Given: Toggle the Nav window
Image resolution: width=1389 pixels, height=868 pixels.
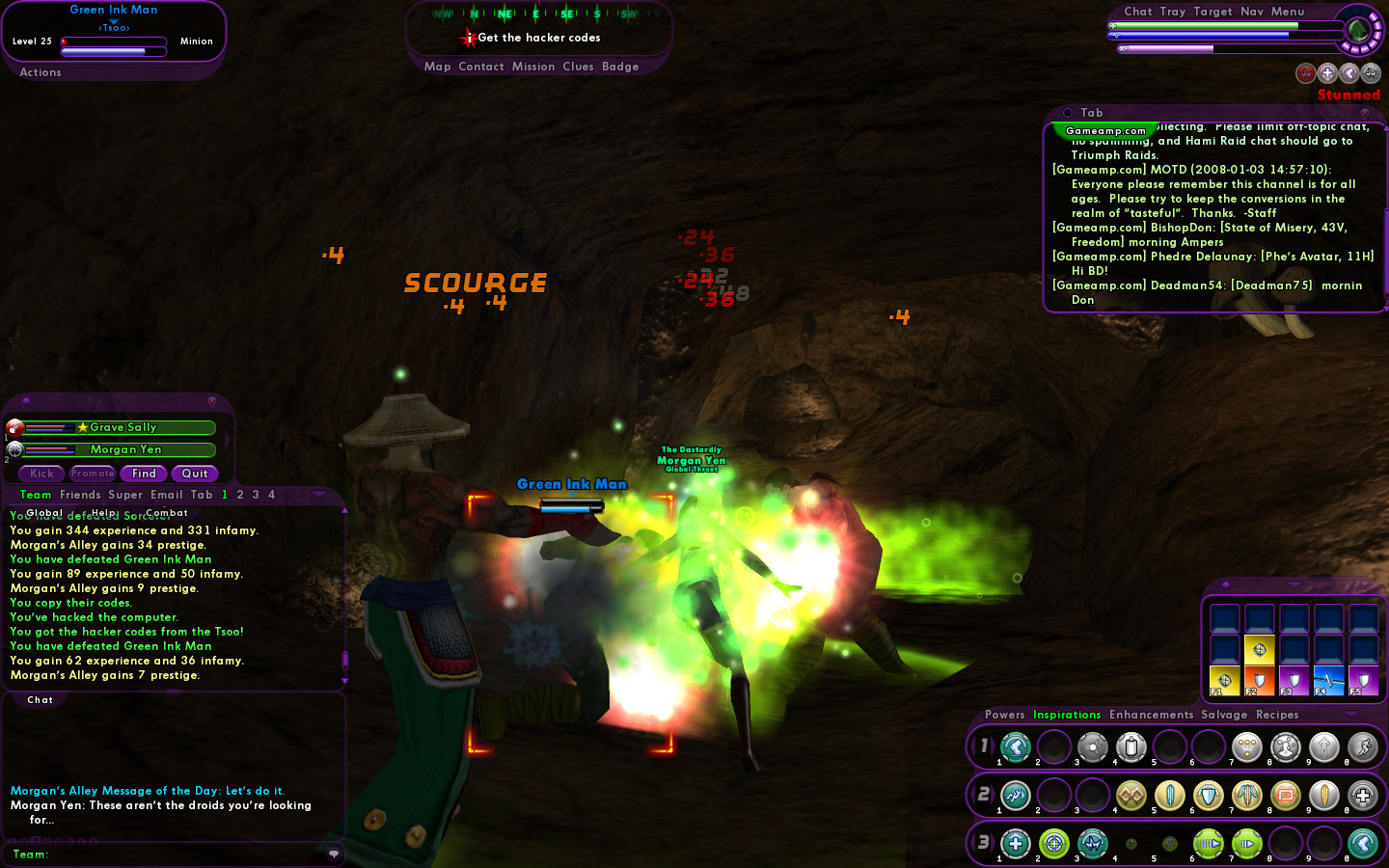Looking at the screenshot, I should [1252, 12].
